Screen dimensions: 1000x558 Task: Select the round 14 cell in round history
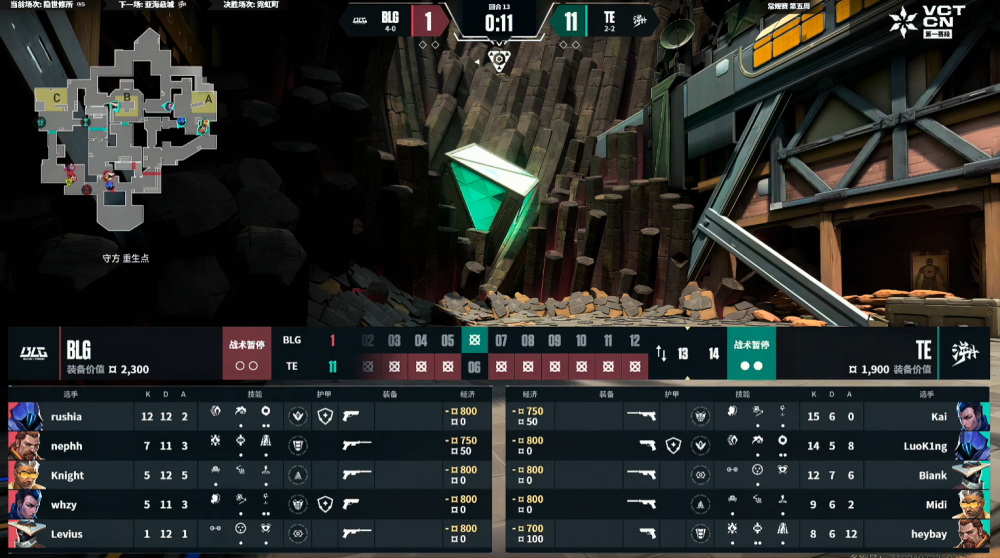pyautogui.click(x=713, y=353)
